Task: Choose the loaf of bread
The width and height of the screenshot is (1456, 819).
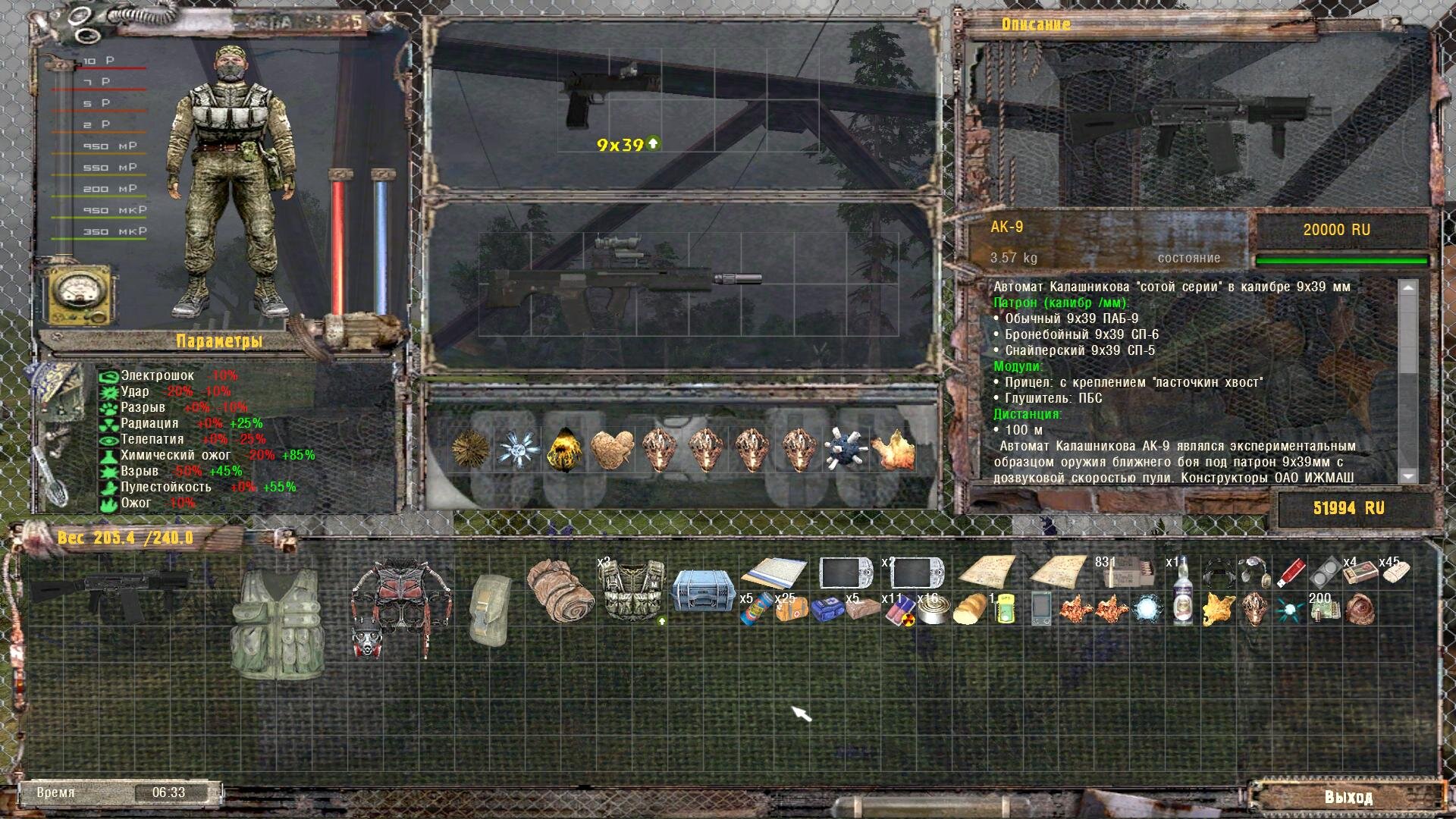Action: [969, 609]
